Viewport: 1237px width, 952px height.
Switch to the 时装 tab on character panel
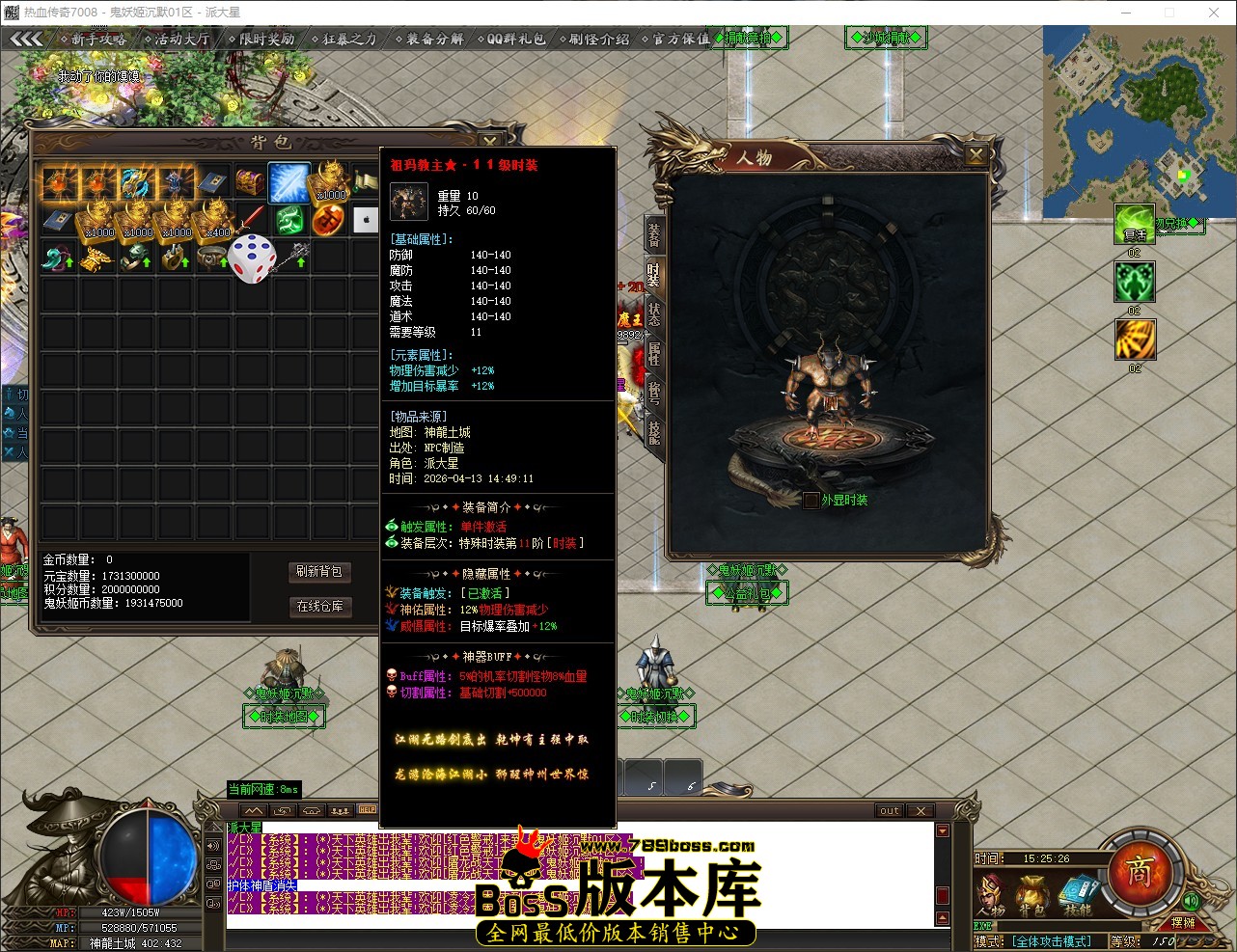(654, 277)
